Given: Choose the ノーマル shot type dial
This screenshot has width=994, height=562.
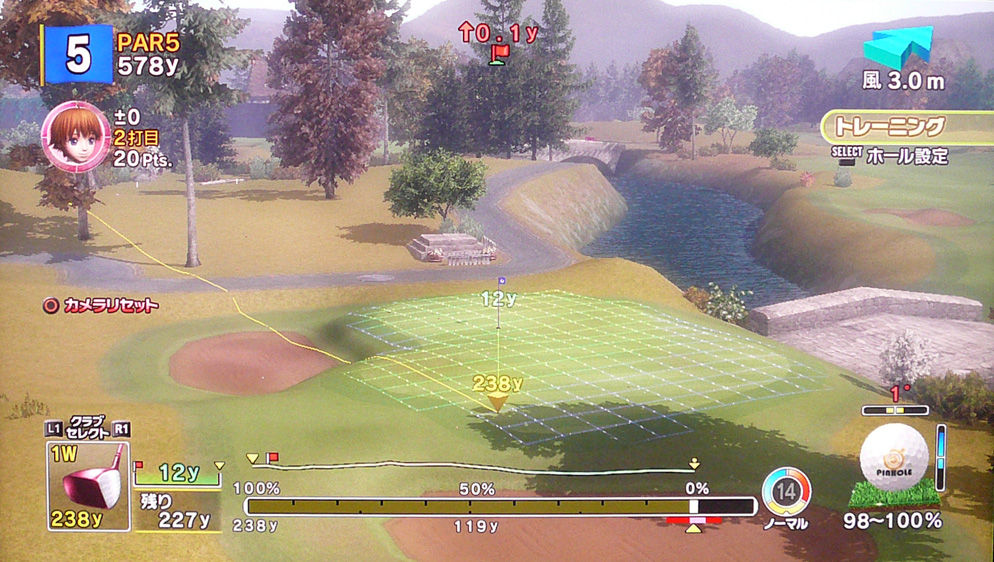Looking at the screenshot, I should pos(786,492).
